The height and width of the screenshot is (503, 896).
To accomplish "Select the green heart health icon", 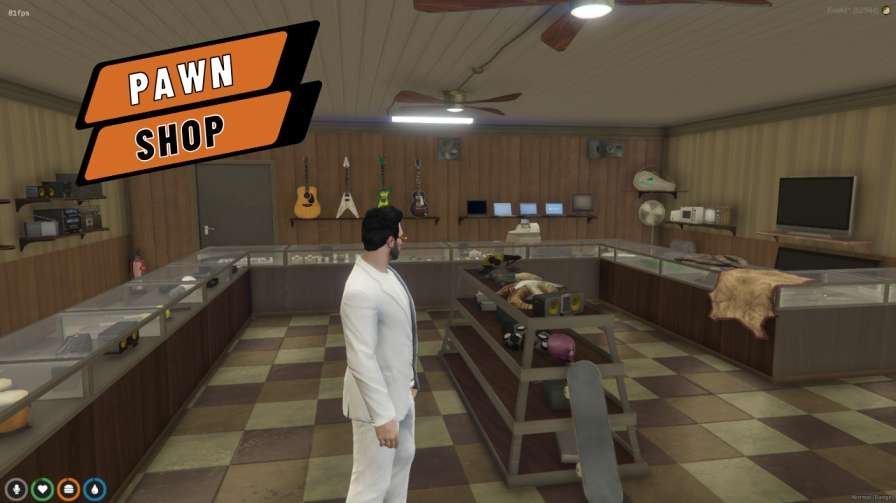I will (42, 489).
